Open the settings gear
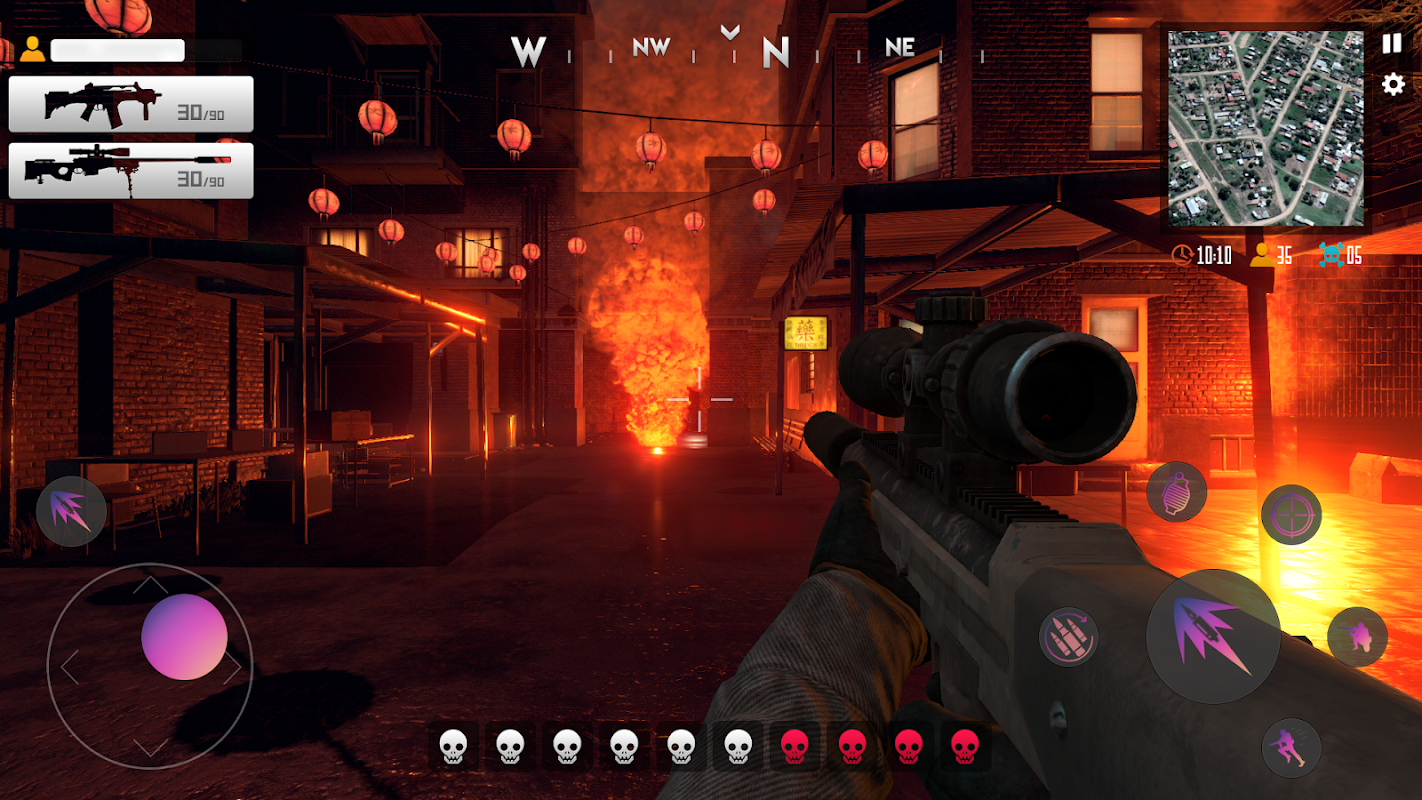The image size is (1422, 800). coord(1392,85)
